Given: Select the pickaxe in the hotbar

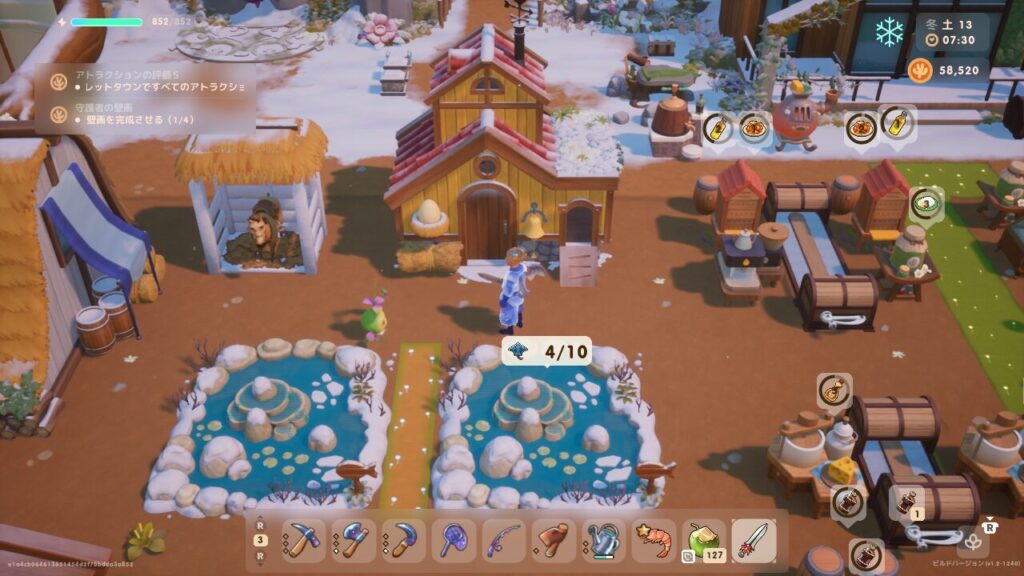Looking at the screenshot, I should (x=303, y=541).
